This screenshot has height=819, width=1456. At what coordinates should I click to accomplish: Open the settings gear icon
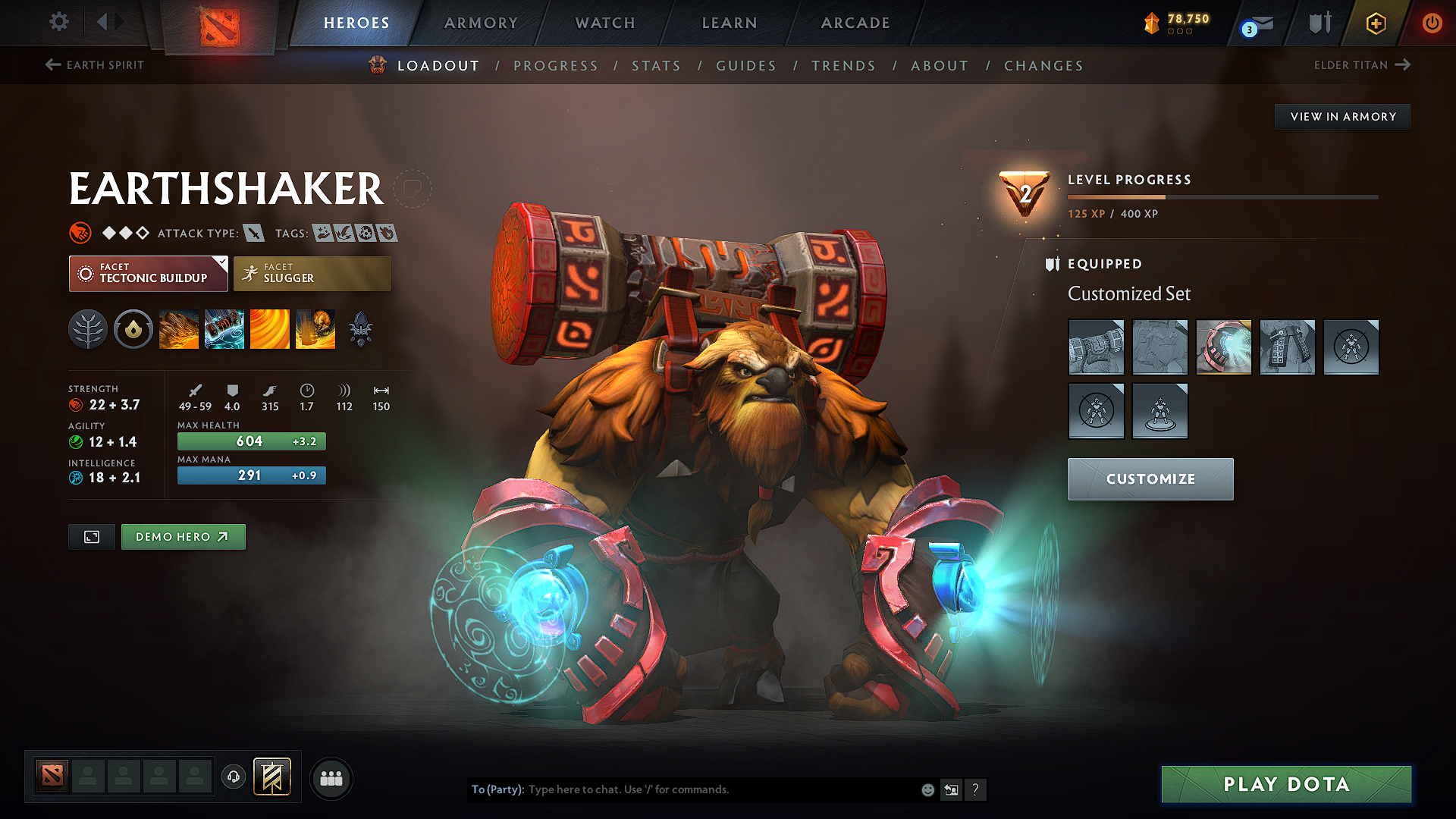tap(58, 23)
